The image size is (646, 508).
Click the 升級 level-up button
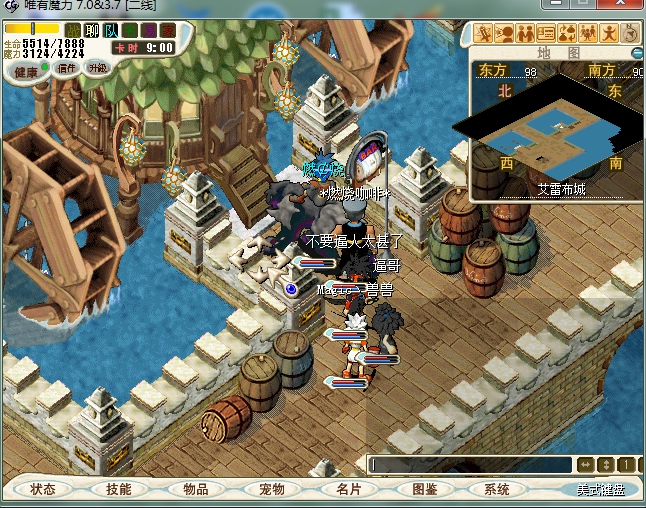[x=98, y=69]
